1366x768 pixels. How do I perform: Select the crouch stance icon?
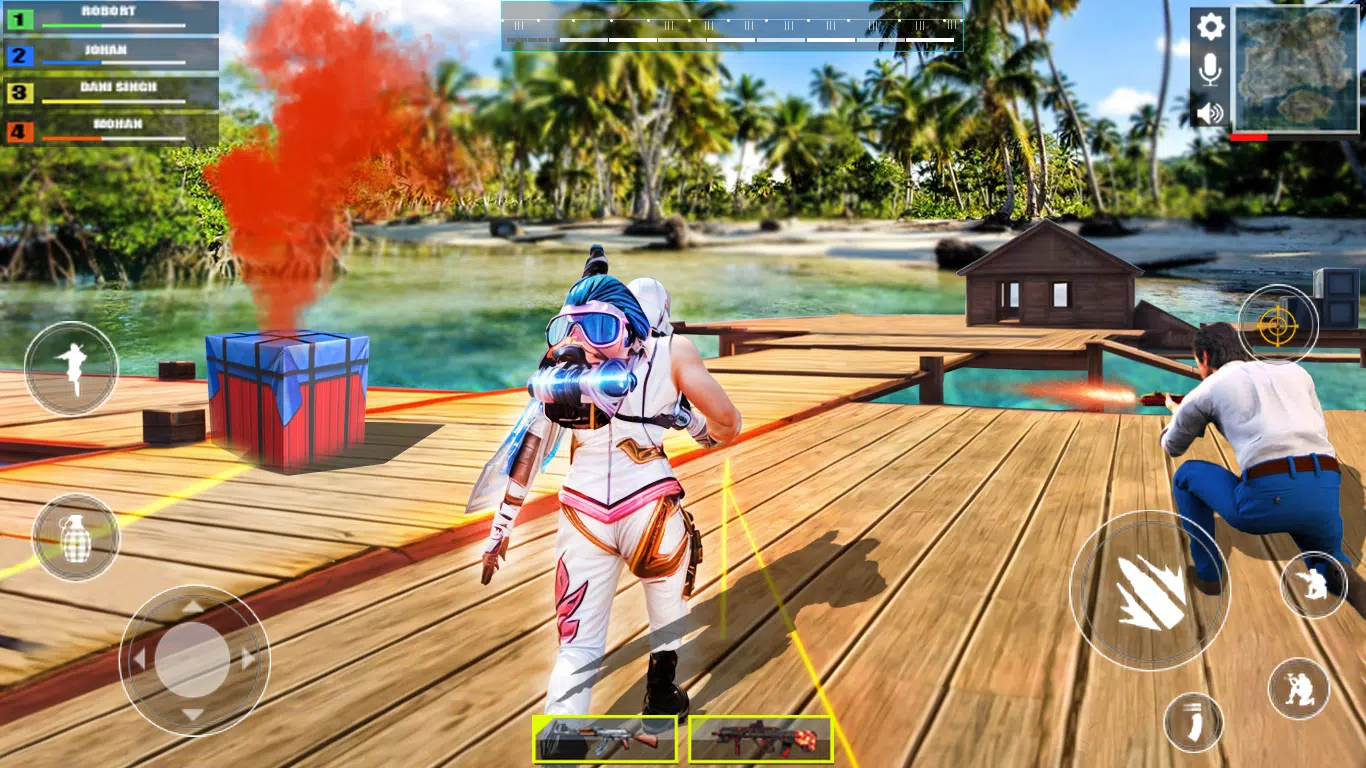click(1313, 583)
